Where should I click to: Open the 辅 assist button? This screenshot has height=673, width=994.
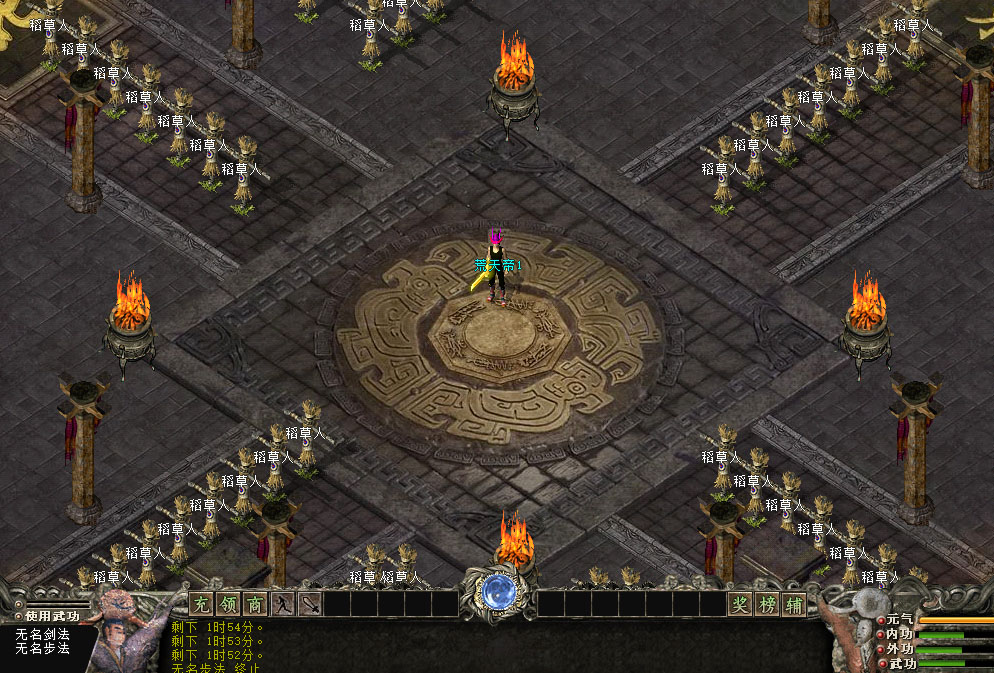794,604
